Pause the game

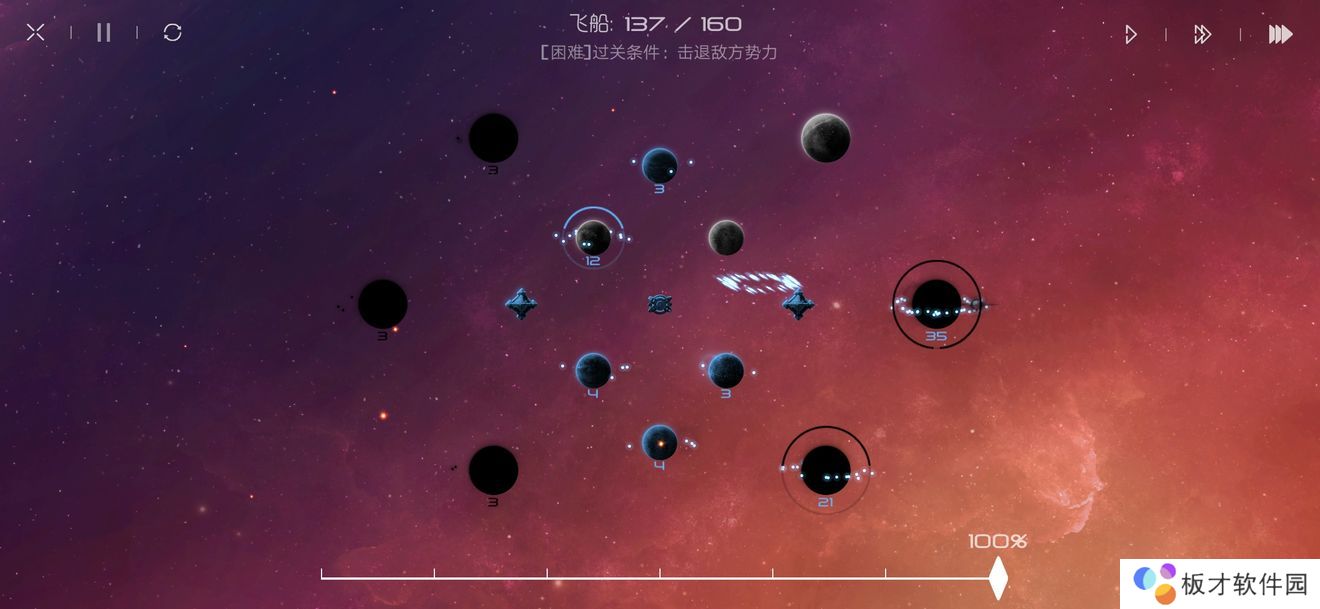(104, 33)
